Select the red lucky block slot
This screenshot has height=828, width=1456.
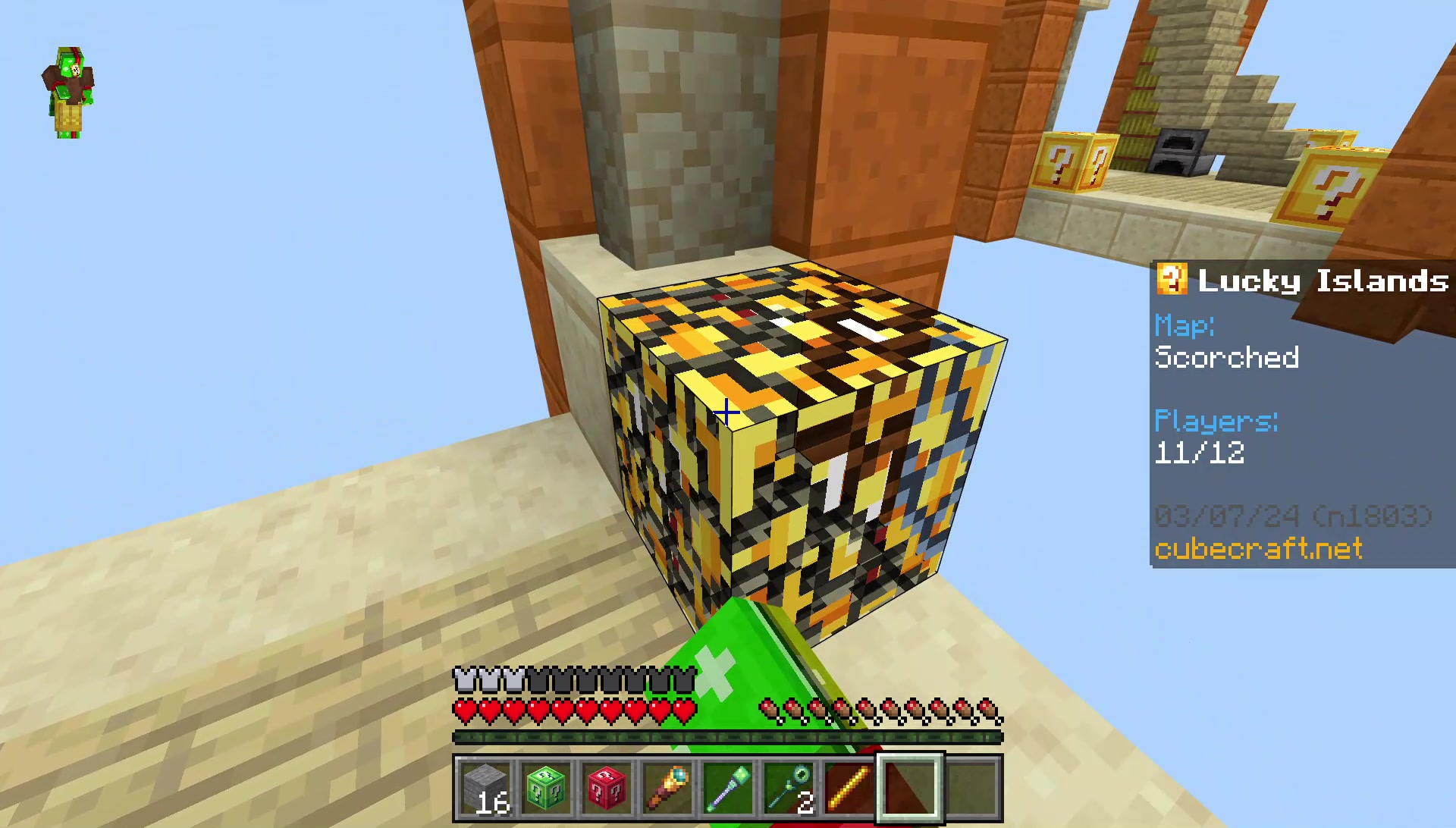point(607,789)
